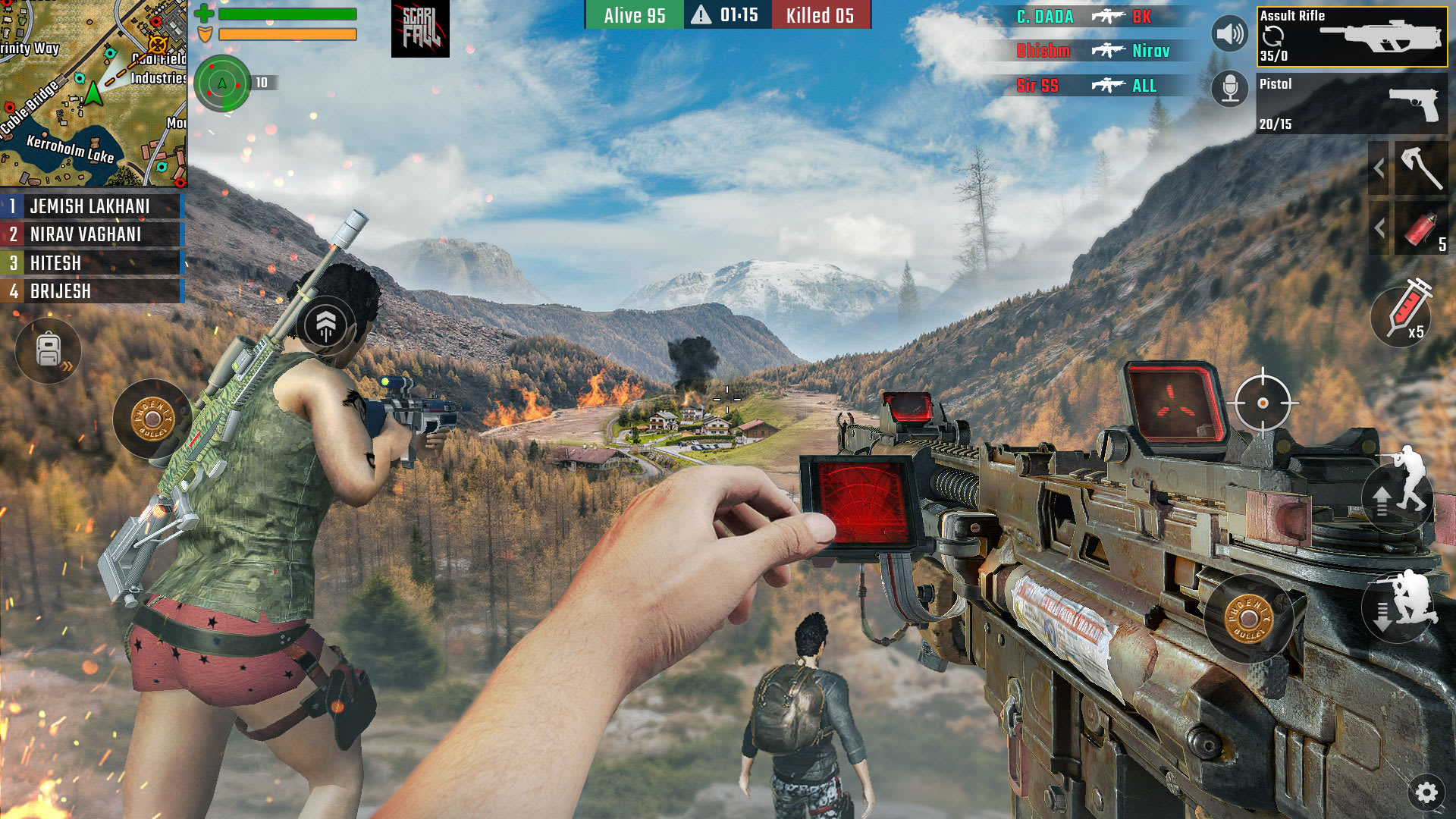
Task: Equip the axe melee weapon
Action: click(x=1420, y=168)
